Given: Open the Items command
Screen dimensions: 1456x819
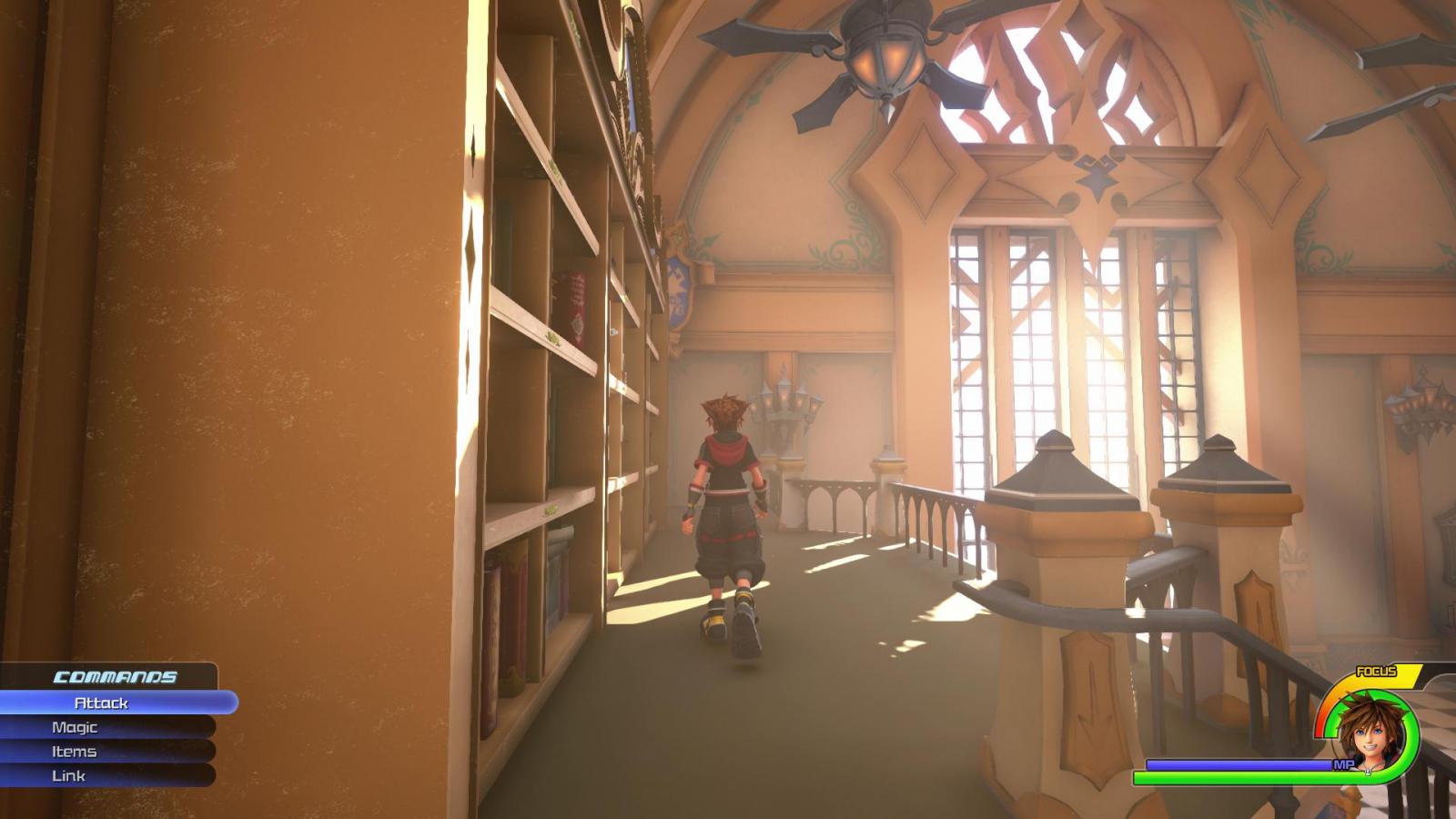Looking at the screenshot, I should click(x=74, y=752).
